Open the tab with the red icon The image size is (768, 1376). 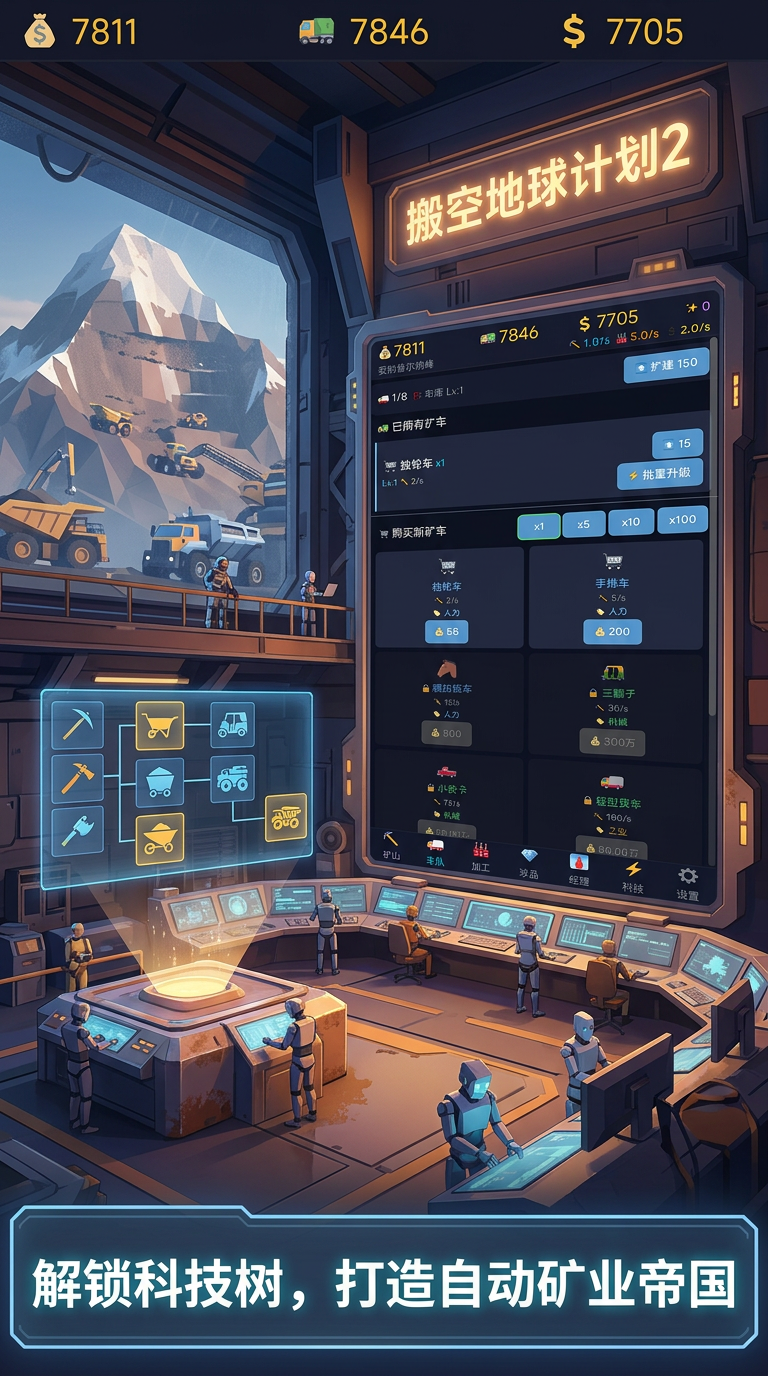click(x=579, y=869)
